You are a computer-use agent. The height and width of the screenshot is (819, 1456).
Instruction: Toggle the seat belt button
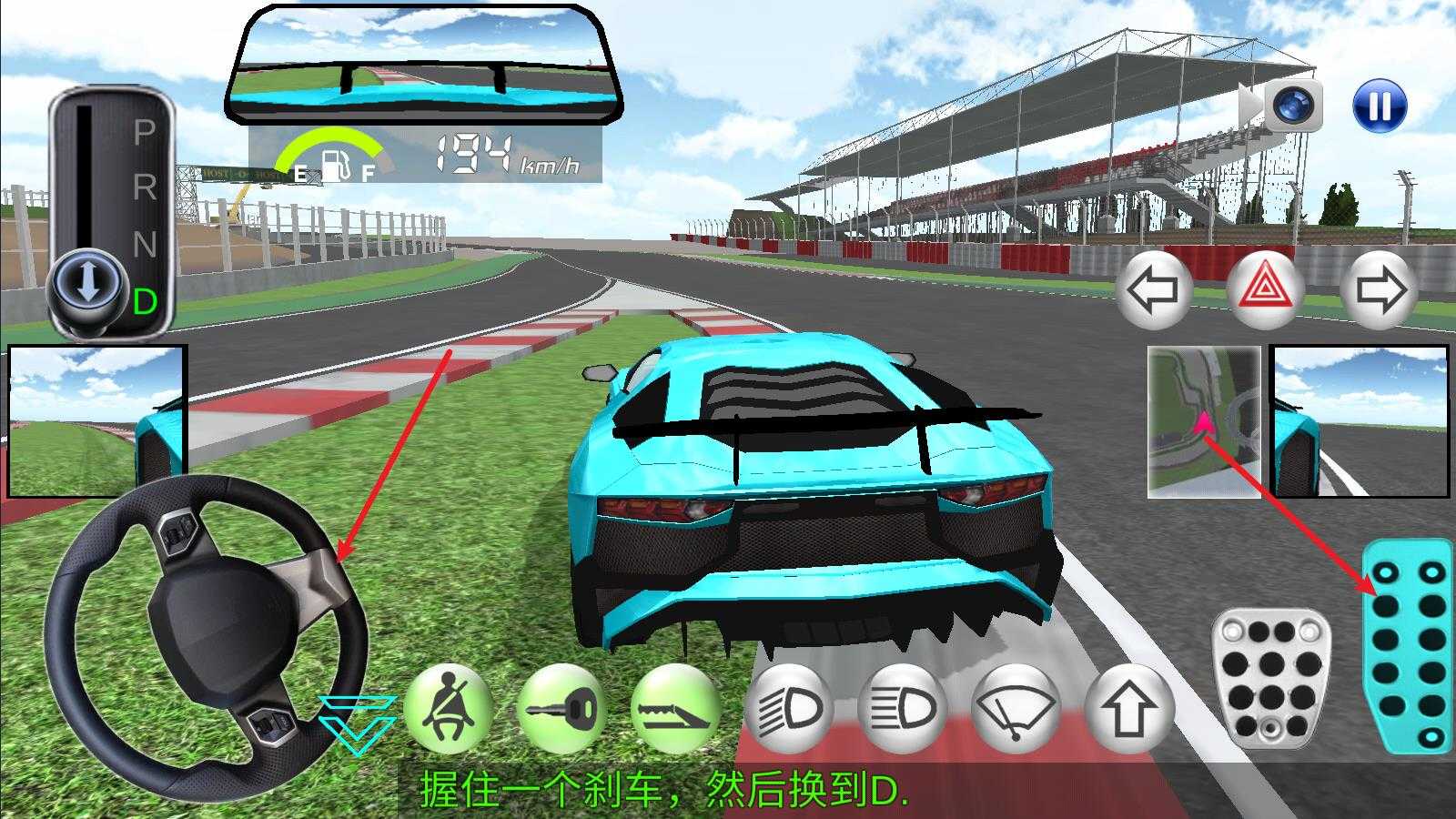[x=447, y=708]
